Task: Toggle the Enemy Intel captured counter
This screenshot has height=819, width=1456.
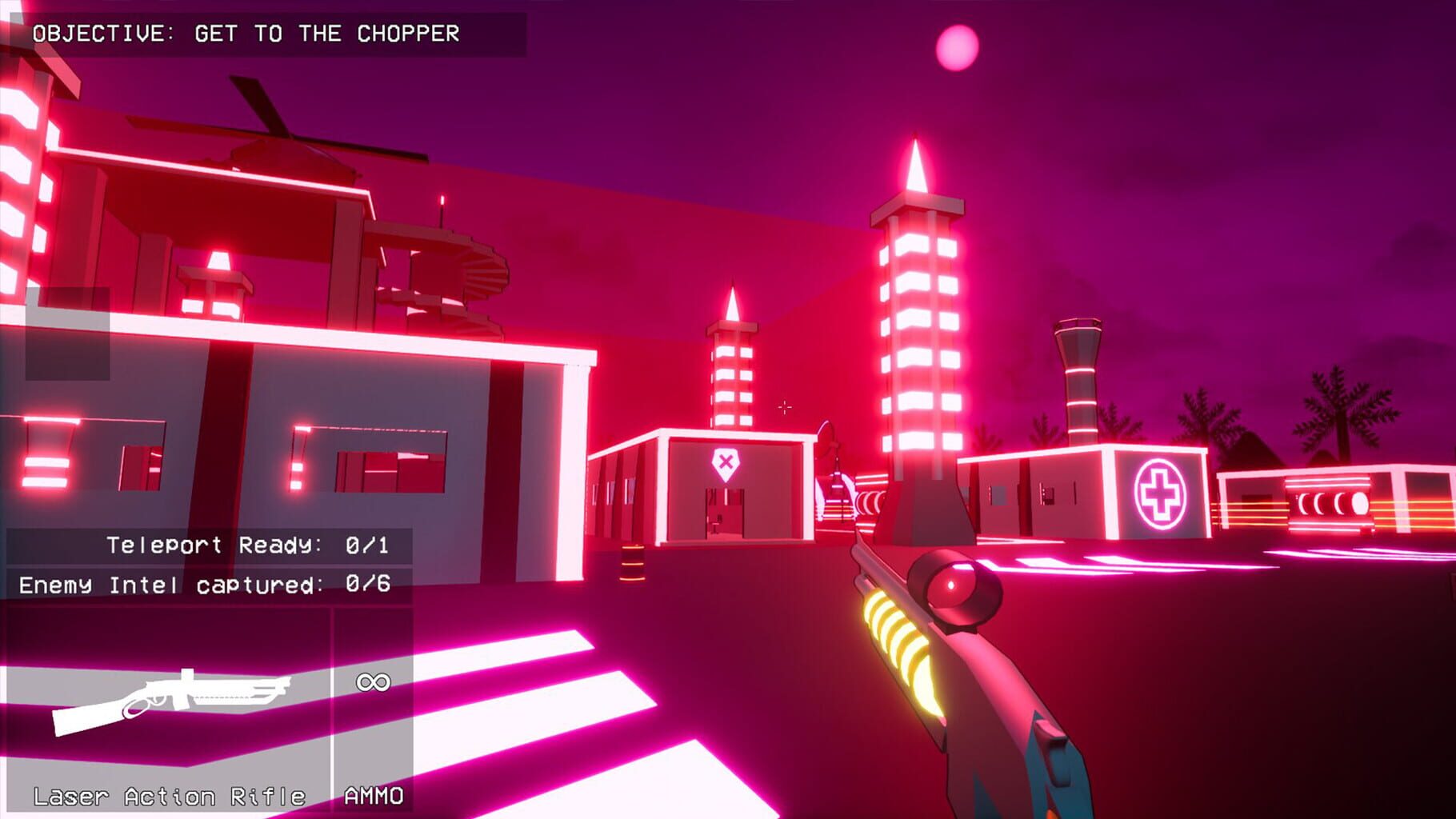Action: 203,584
